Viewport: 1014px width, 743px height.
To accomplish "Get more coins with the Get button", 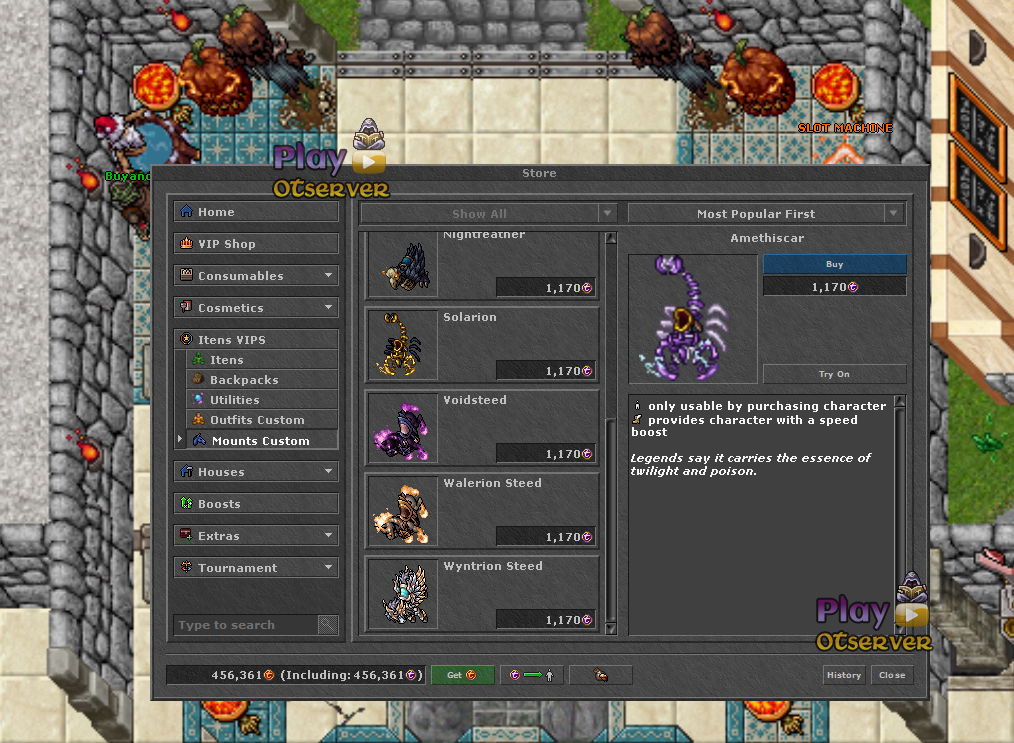I will tap(462, 675).
